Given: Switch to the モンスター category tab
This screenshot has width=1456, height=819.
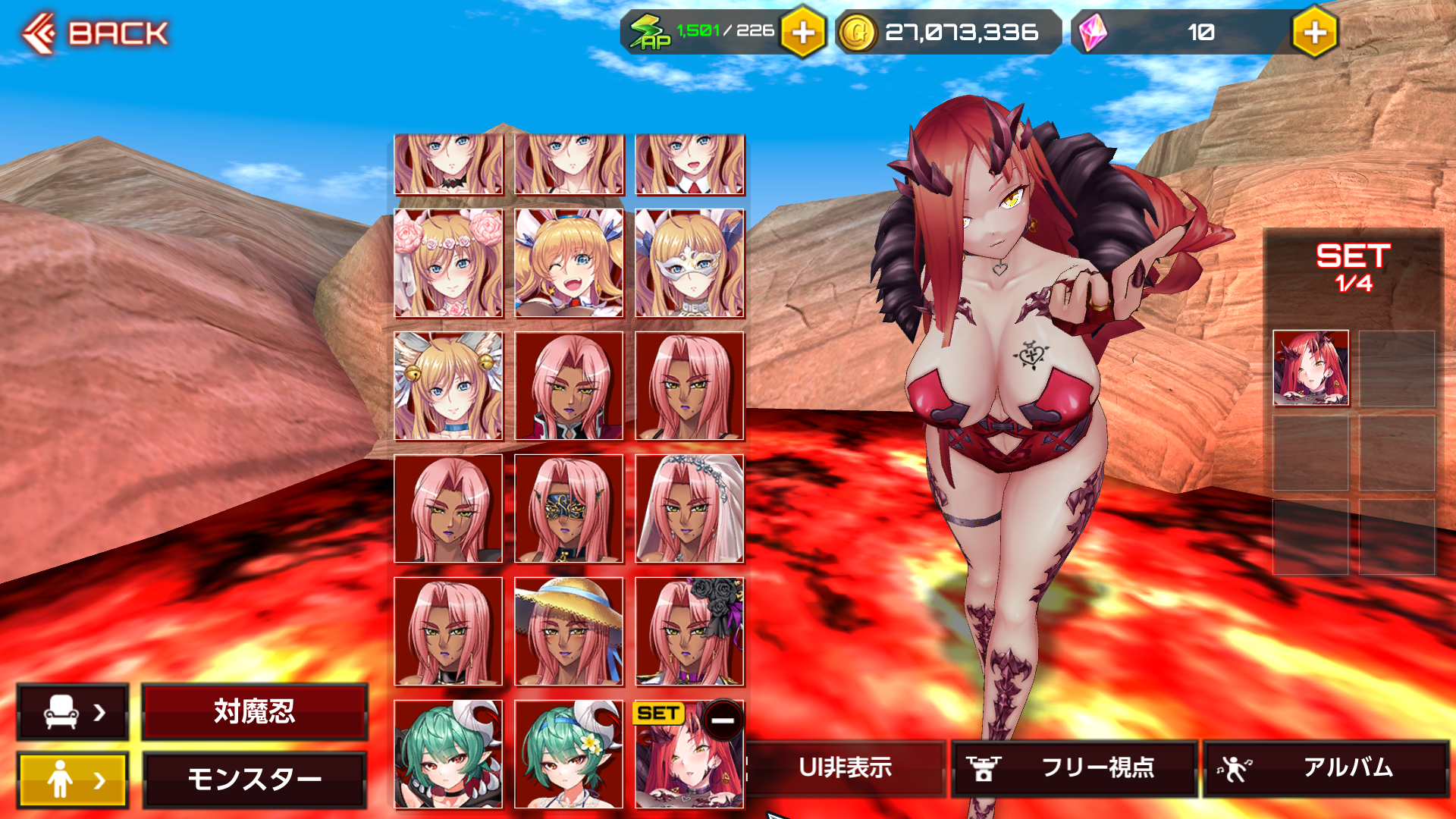Looking at the screenshot, I should coord(254,777).
